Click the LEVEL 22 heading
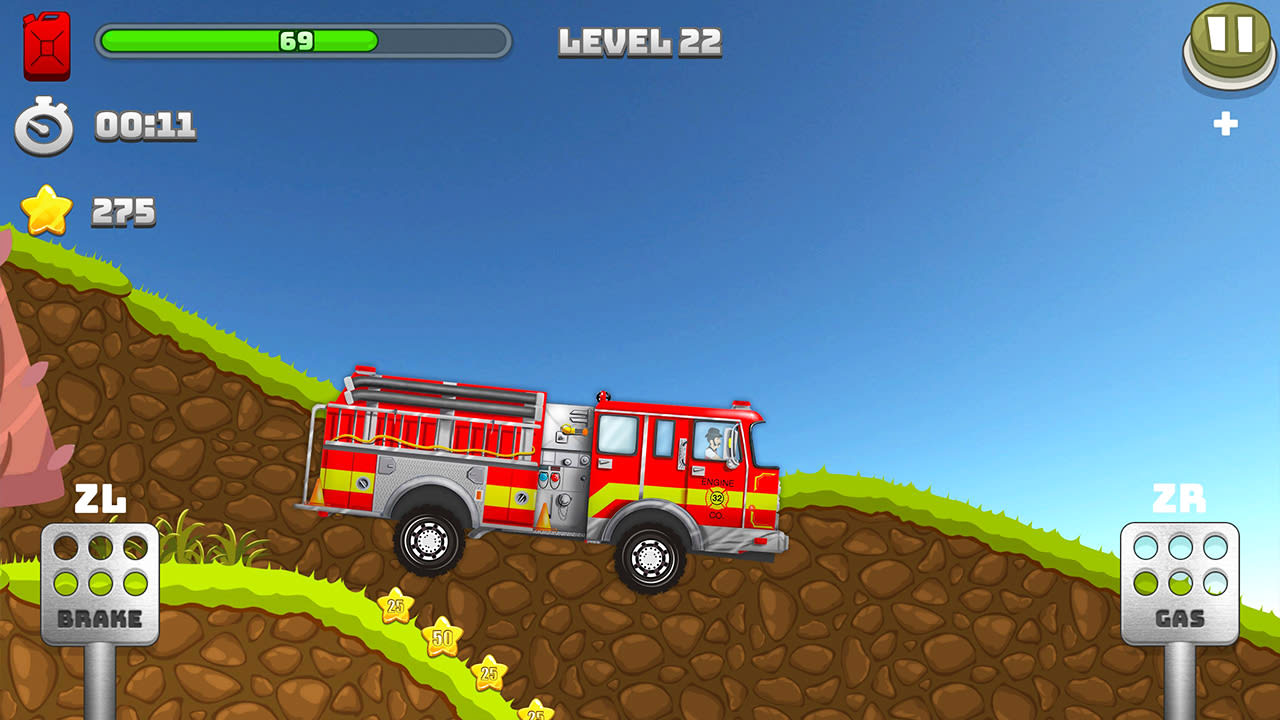The height and width of the screenshot is (720, 1280). (638, 42)
